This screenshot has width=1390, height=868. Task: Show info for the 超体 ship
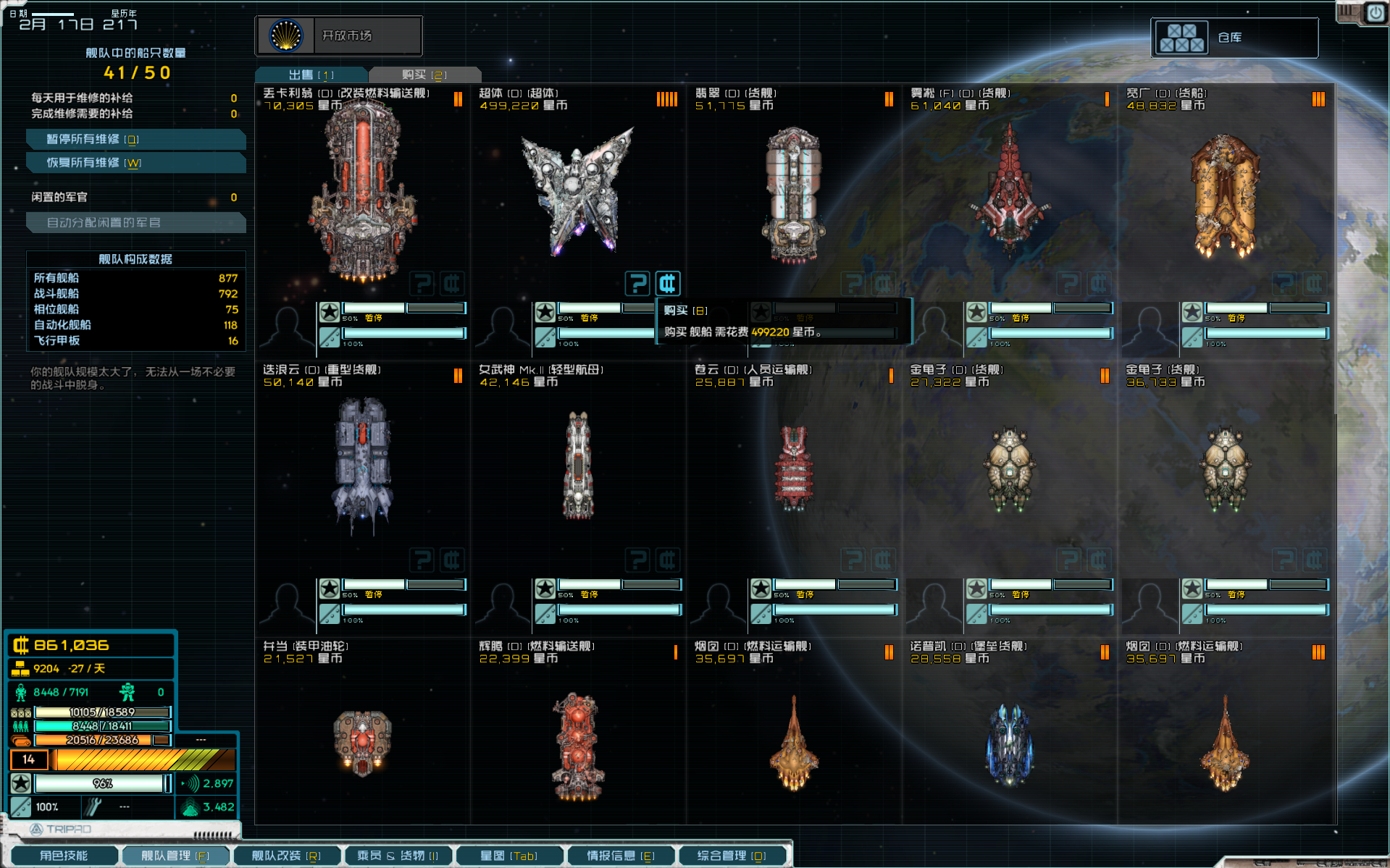click(x=637, y=283)
